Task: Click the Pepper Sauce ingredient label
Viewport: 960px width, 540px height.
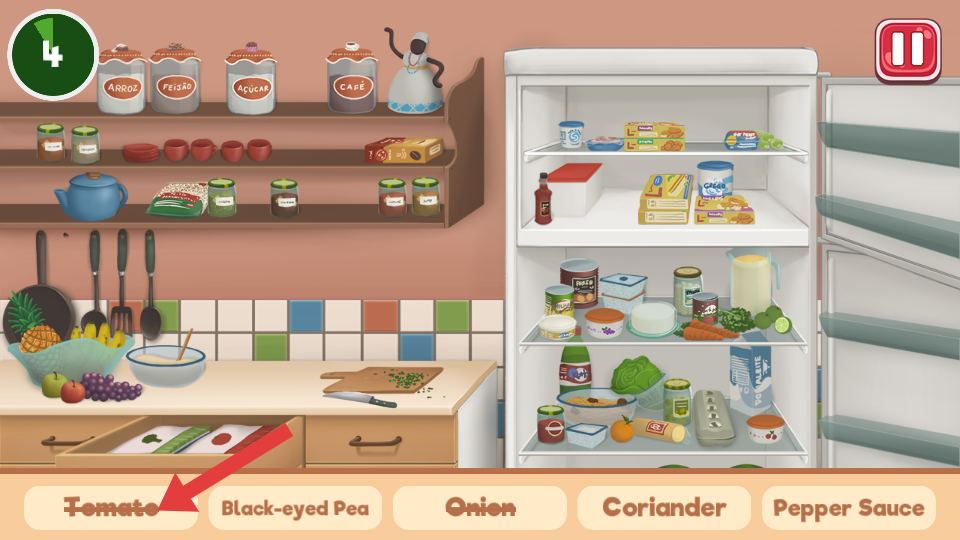Action: pyautogui.click(x=849, y=508)
